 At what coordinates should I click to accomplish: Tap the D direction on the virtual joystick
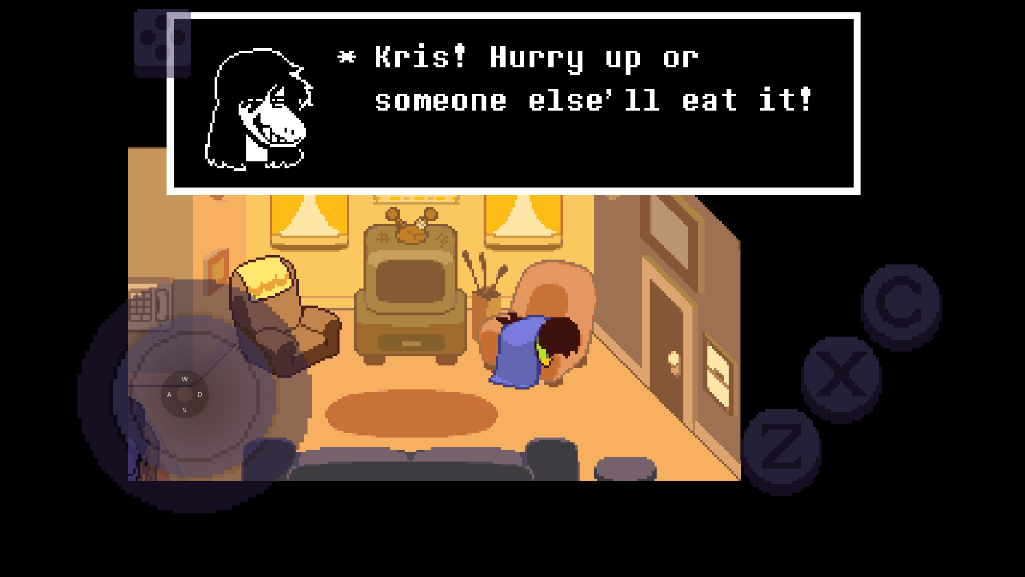click(x=200, y=395)
